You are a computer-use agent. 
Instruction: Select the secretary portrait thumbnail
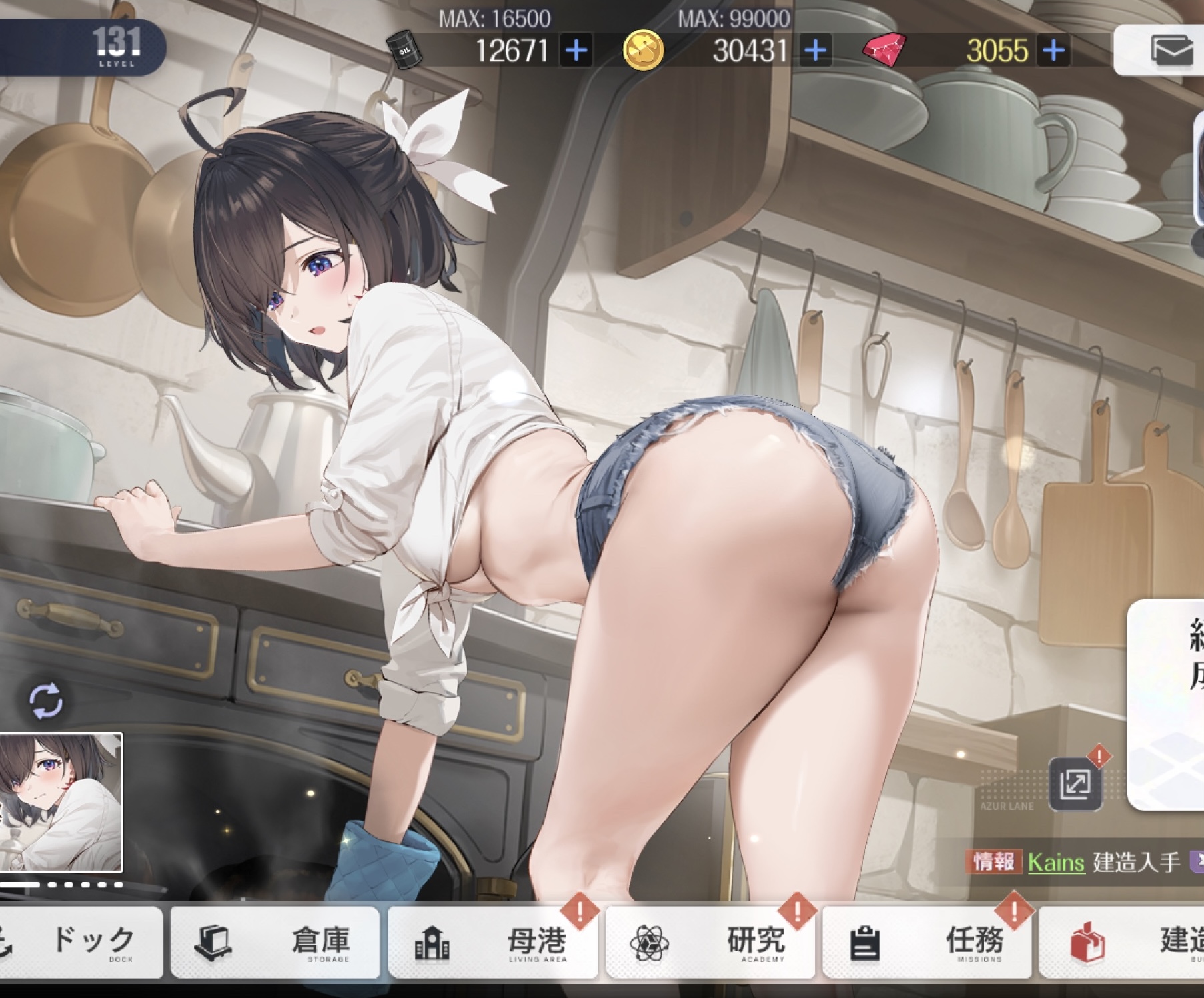coord(61,802)
